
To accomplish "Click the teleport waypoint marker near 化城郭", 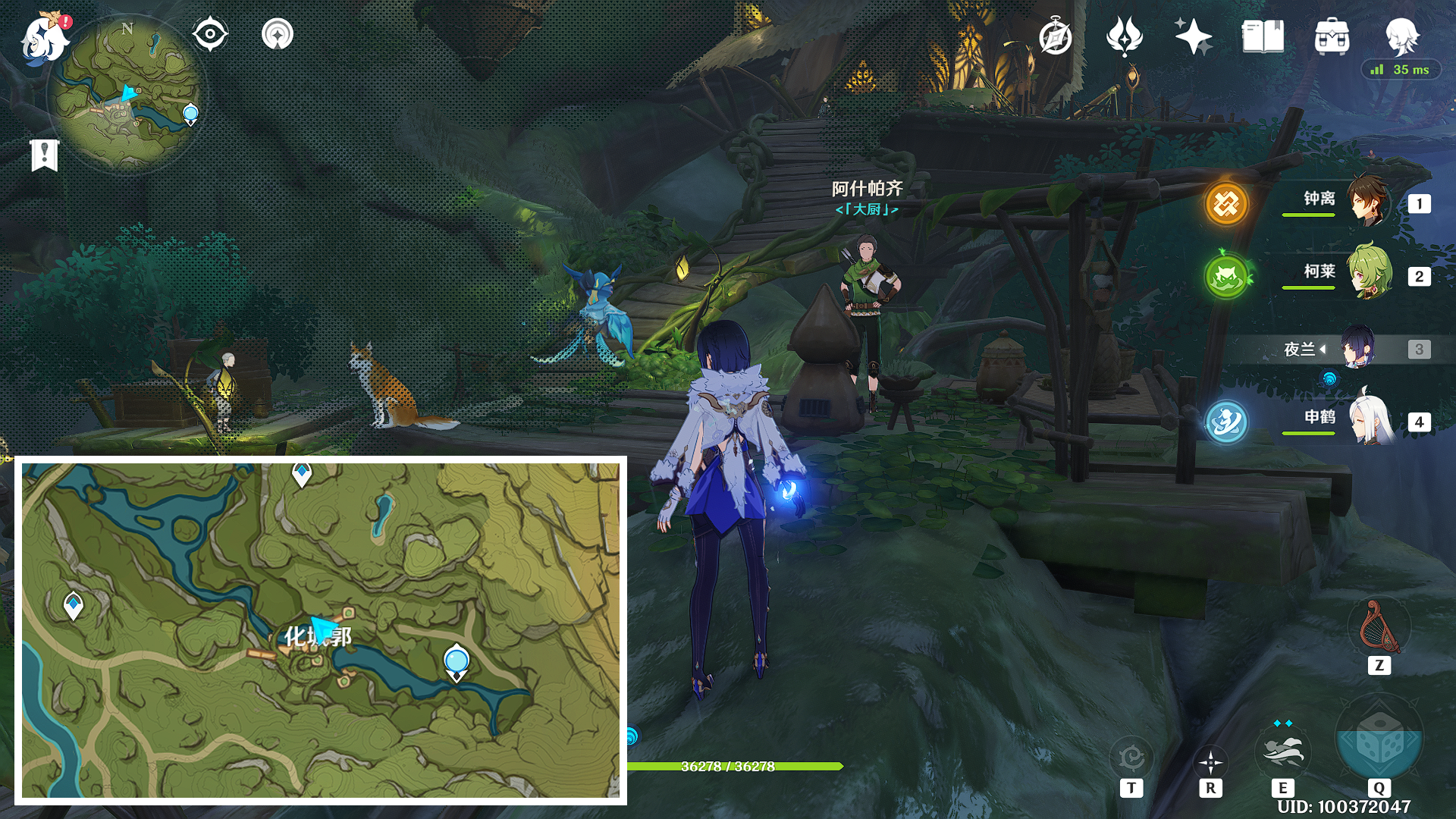I will (456, 661).
